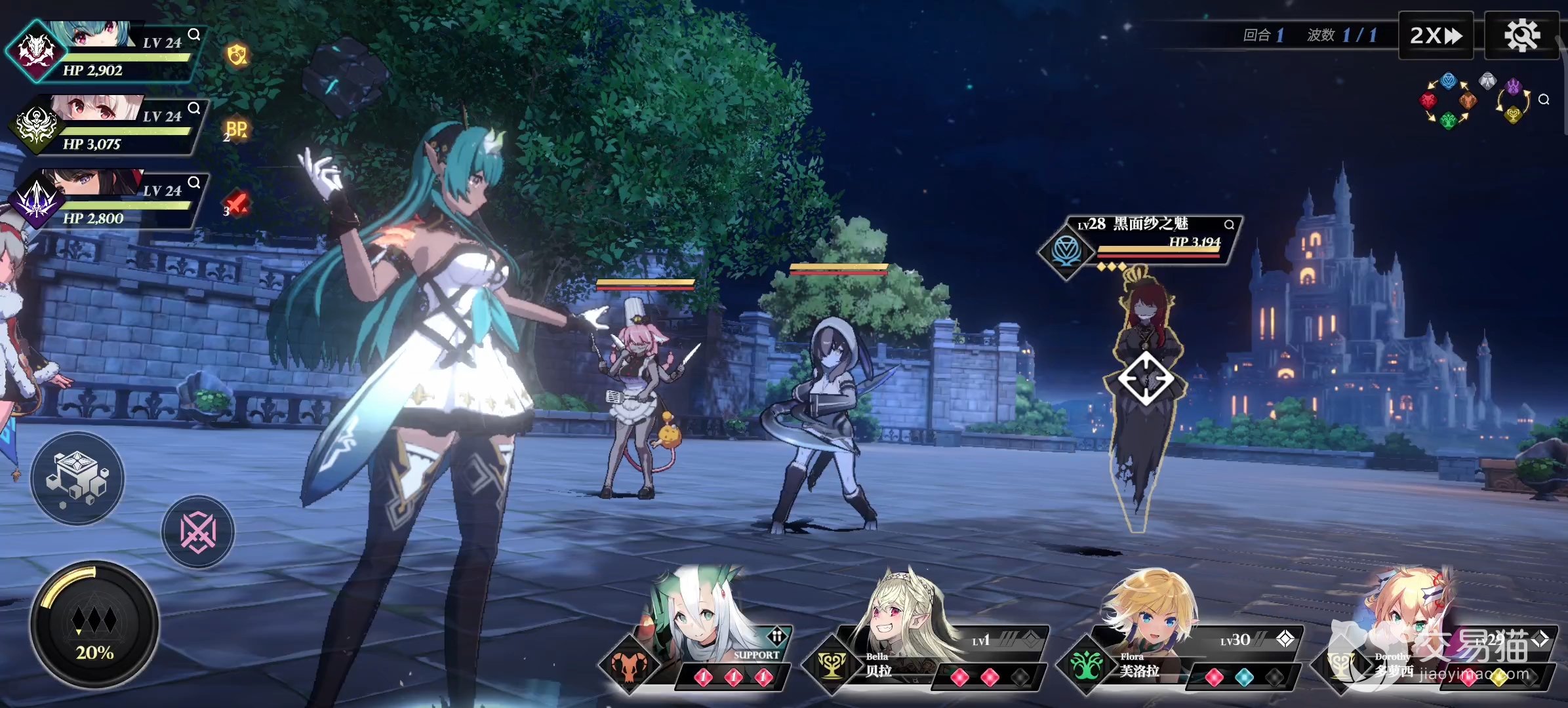Inspect the enemy 黑面纱之魅 info magnifier
Viewport: 1568px width, 708px height.
1229,225
